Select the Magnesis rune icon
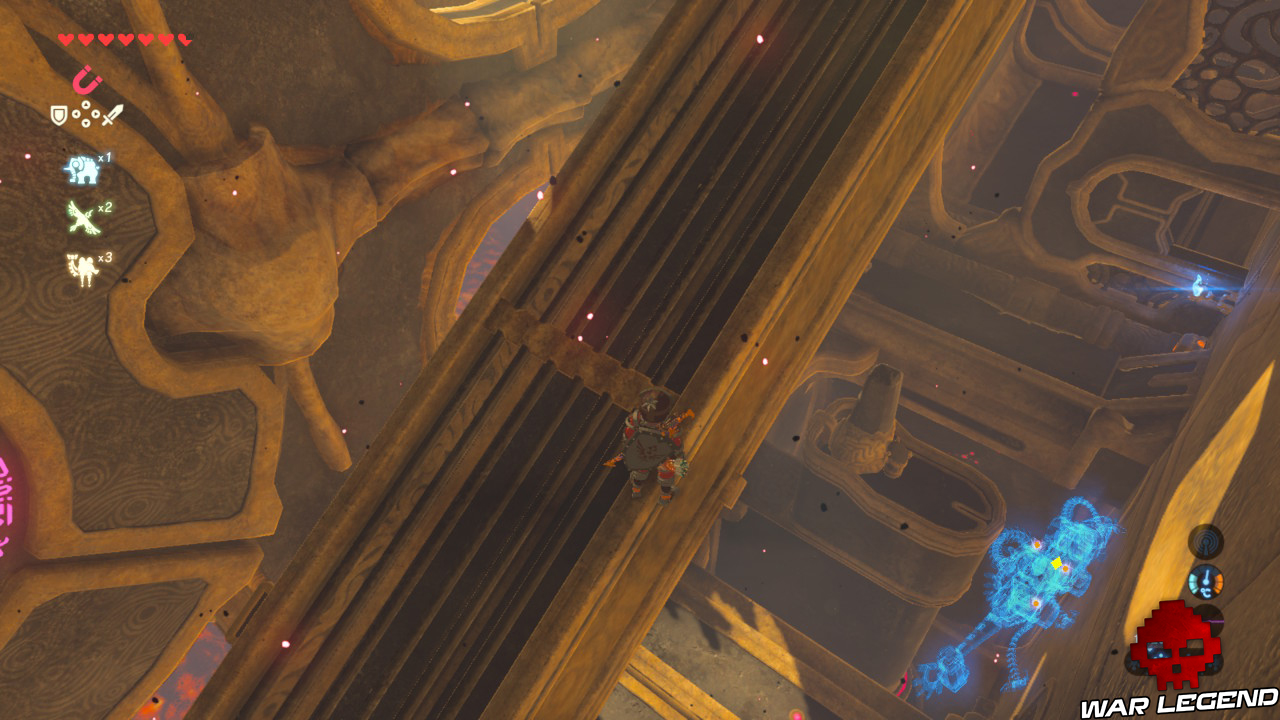 pyautogui.click(x=86, y=80)
